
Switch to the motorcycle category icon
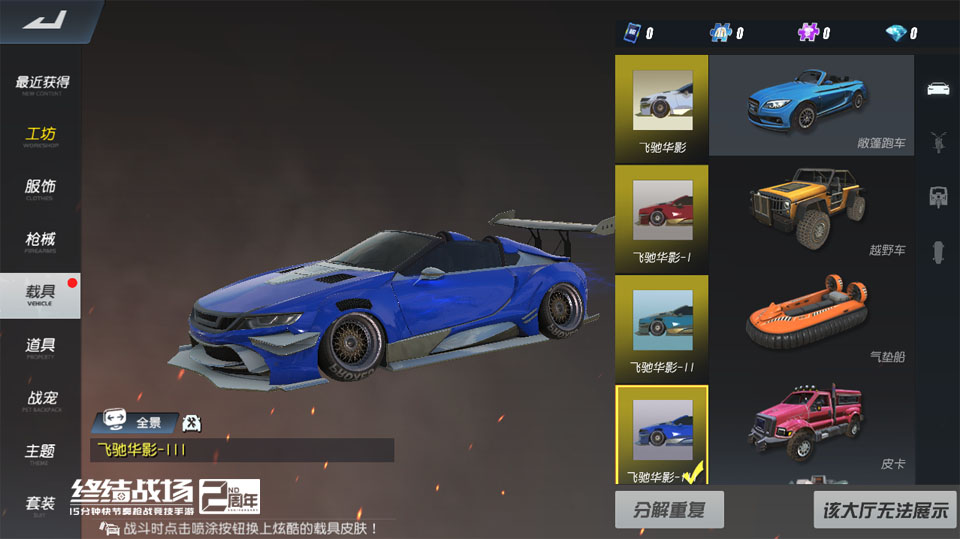[938, 141]
